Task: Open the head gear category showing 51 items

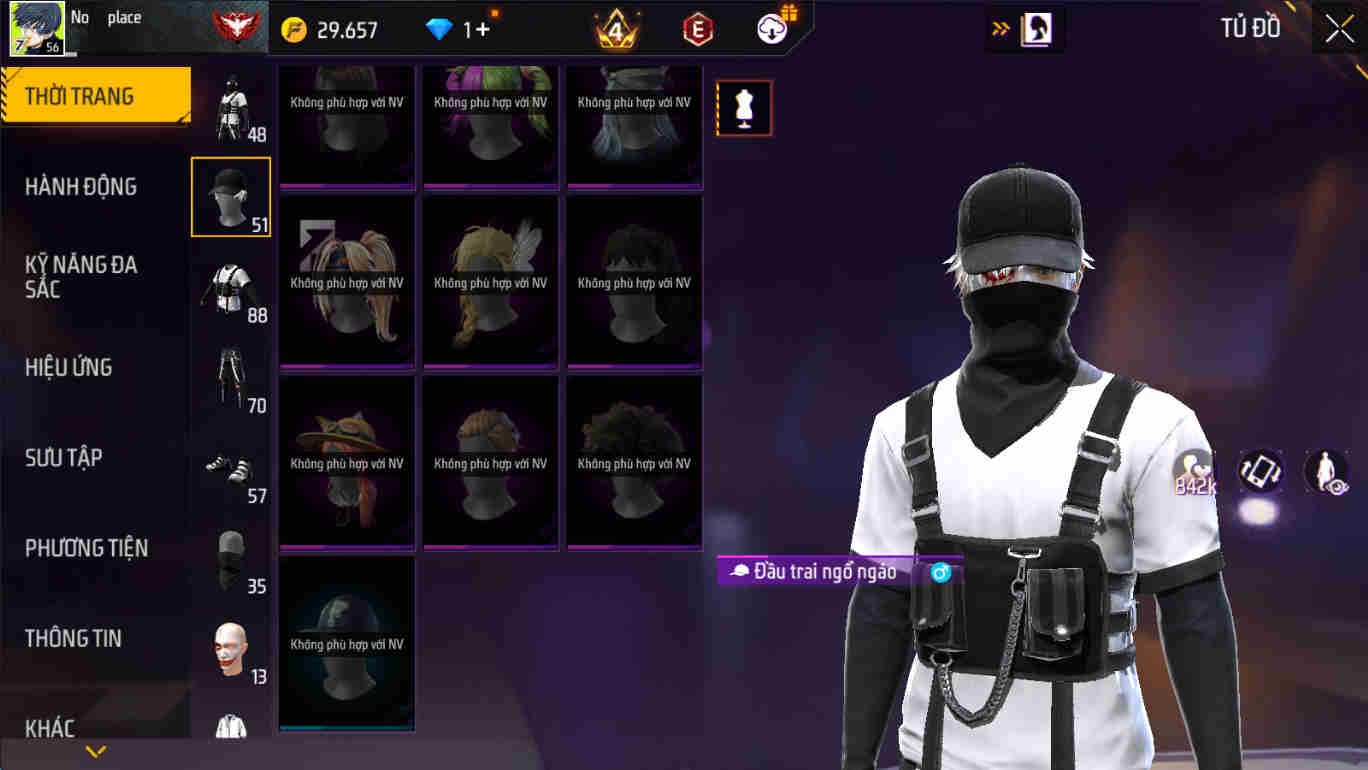Action: click(230, 196)
